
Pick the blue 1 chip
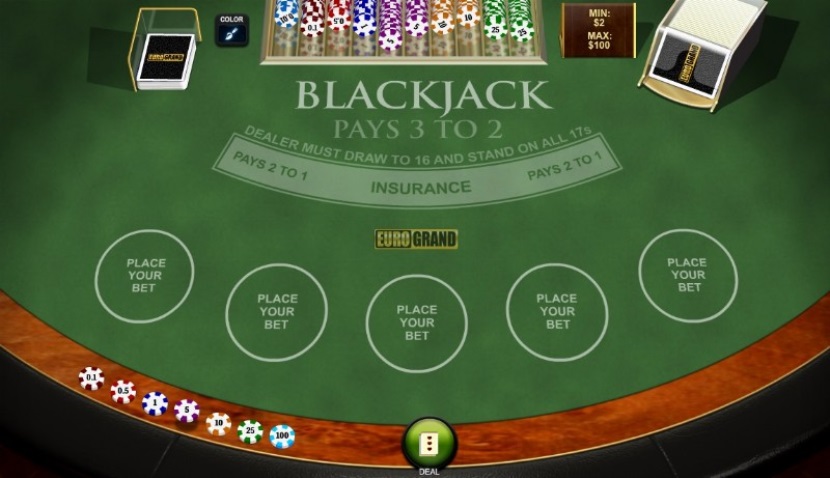155,402
